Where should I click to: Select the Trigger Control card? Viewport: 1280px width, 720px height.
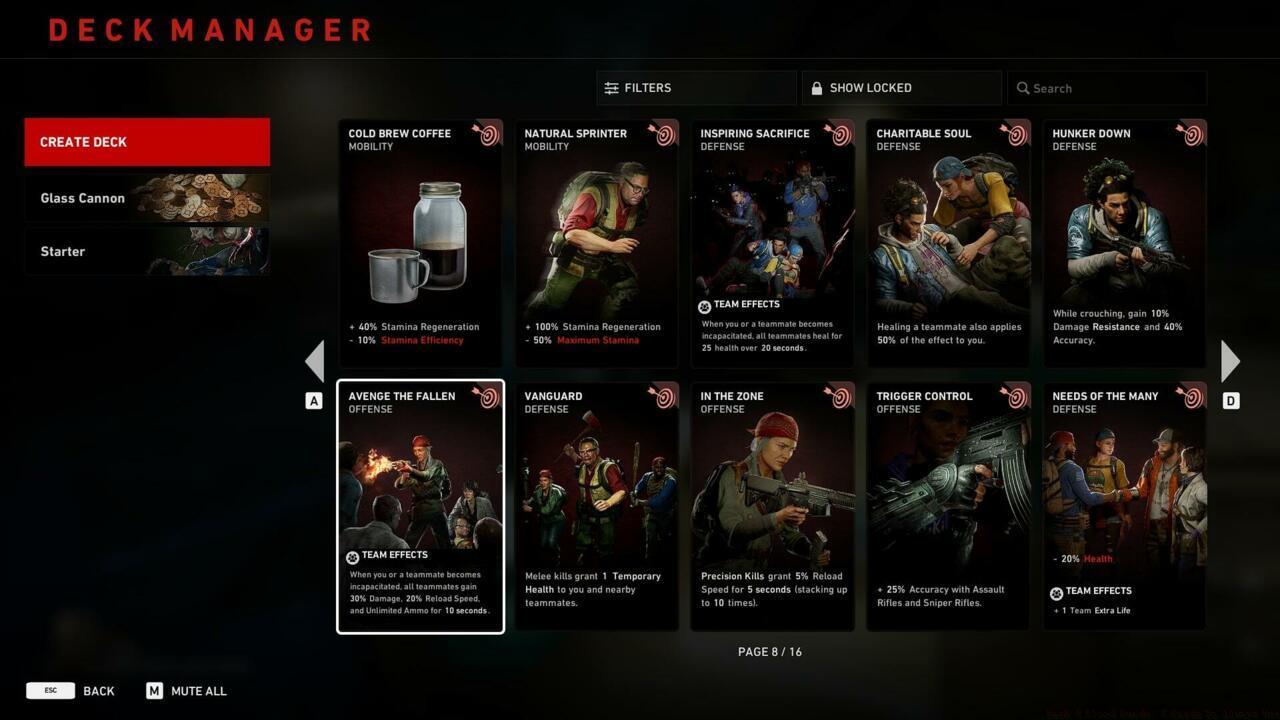click(948, 507)
